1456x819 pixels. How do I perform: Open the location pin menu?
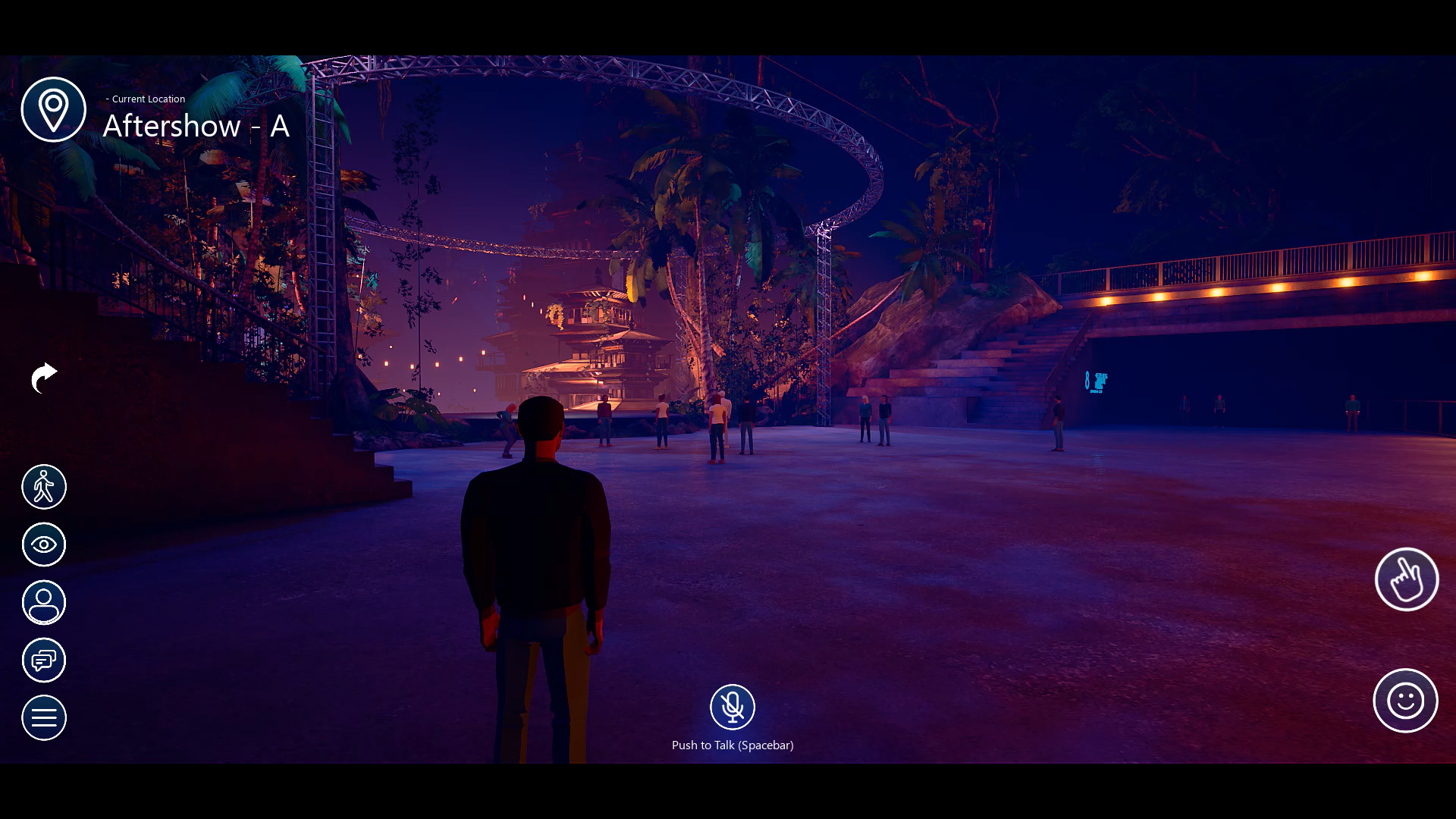click(x=53, y=109)
